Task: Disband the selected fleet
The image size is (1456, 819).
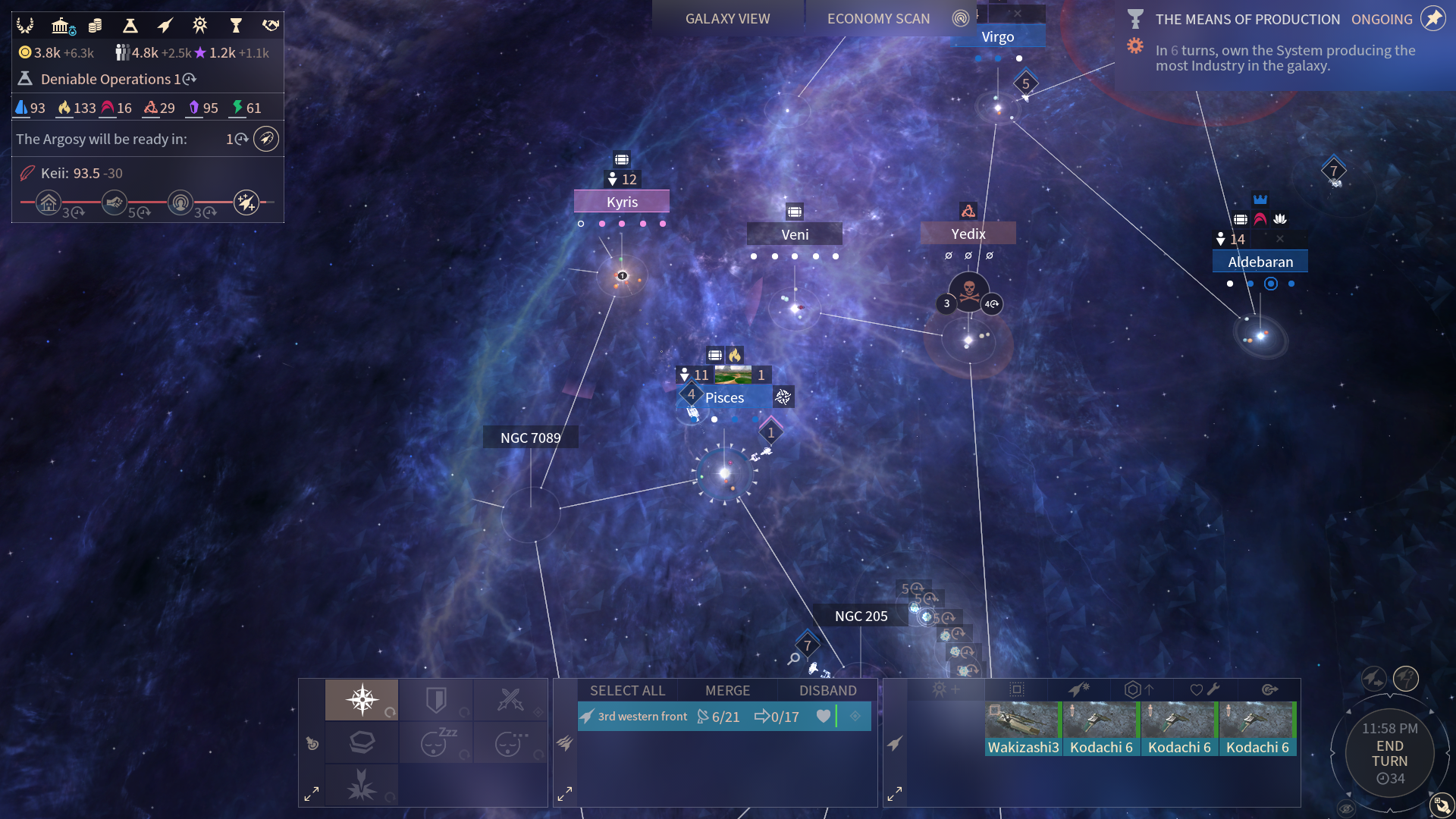Action: click(827, 691)
